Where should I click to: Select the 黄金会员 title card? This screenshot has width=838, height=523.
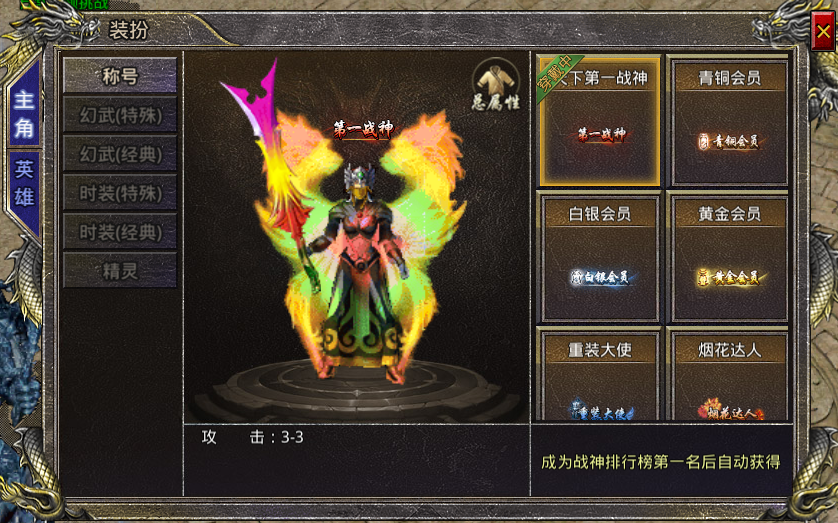coord(729,257)
